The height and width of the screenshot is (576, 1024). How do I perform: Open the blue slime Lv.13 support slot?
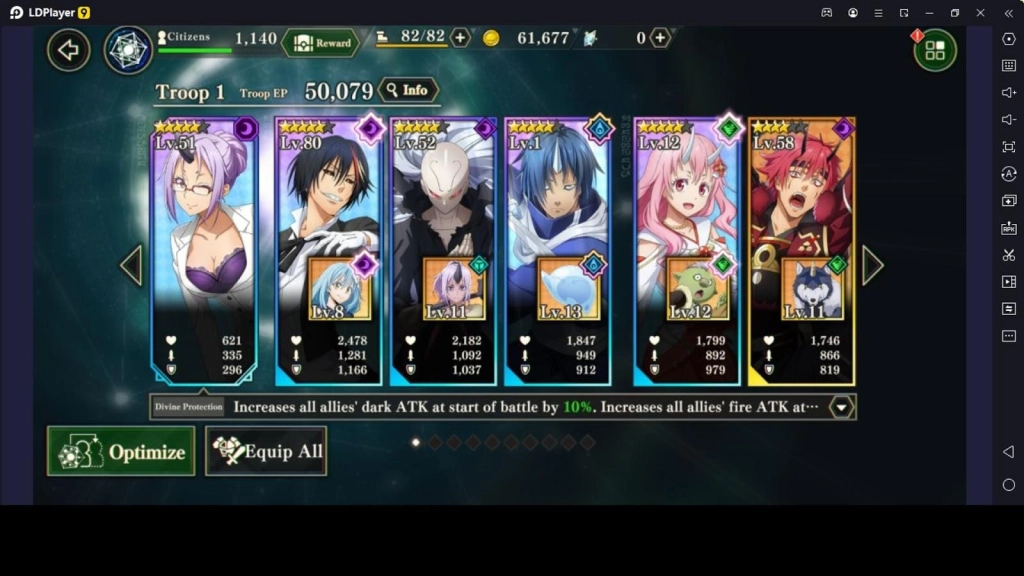(x=569, y=289)
